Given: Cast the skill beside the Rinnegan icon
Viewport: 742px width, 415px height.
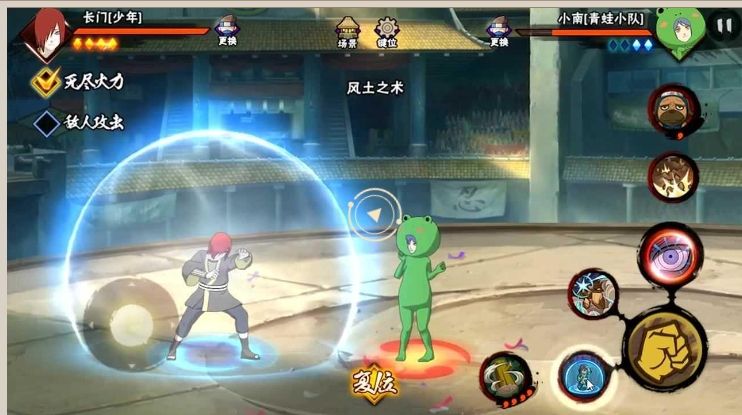Looking at the screenshot, I should [x=594, y=293].
